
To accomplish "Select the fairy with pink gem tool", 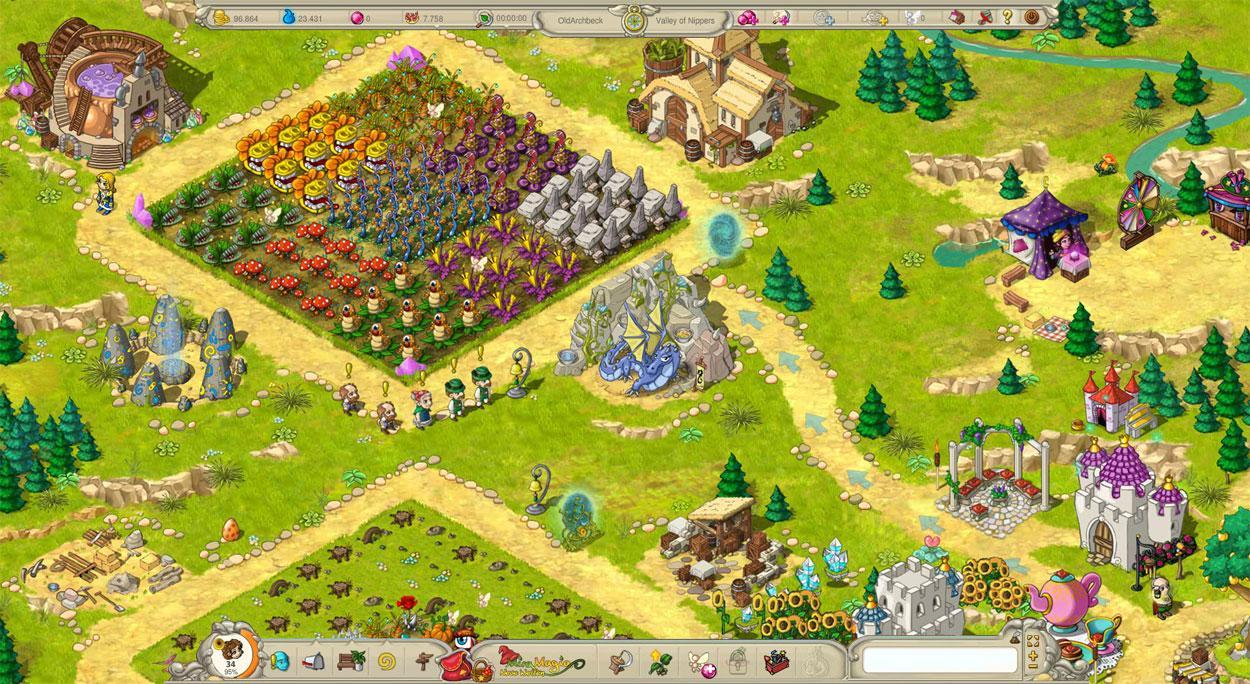I will click(x=697, y=660).
